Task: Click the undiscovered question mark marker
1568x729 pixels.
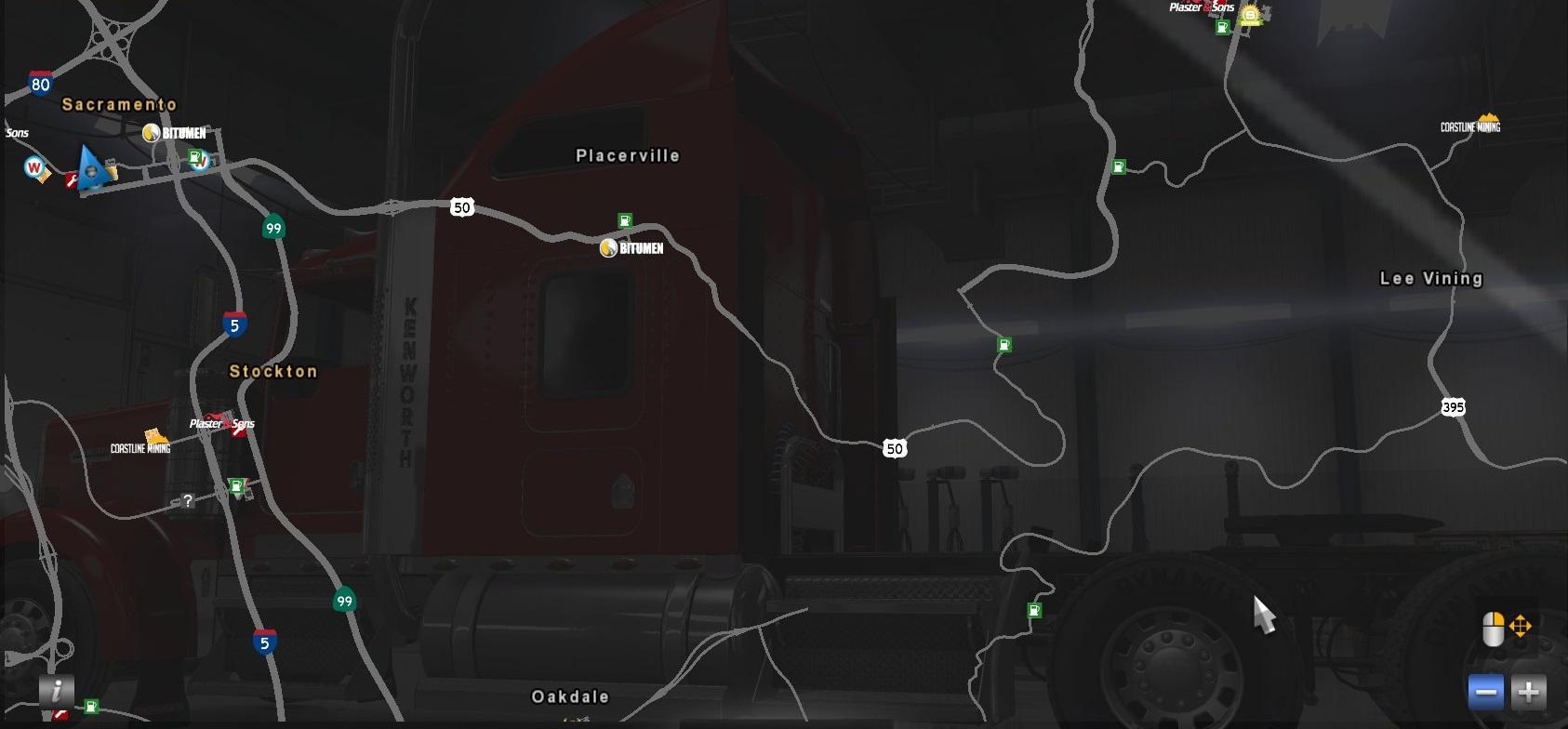Action: (x=187, y=501)
